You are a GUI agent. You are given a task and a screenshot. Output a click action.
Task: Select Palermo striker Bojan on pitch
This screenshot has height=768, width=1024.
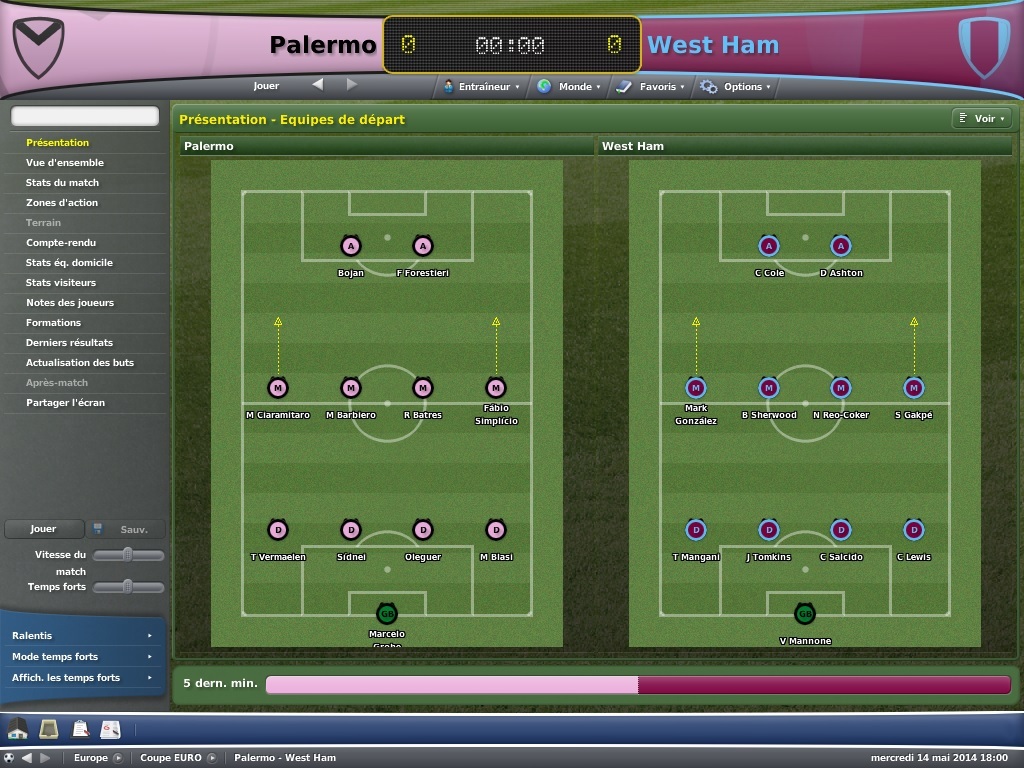point(351,246)
